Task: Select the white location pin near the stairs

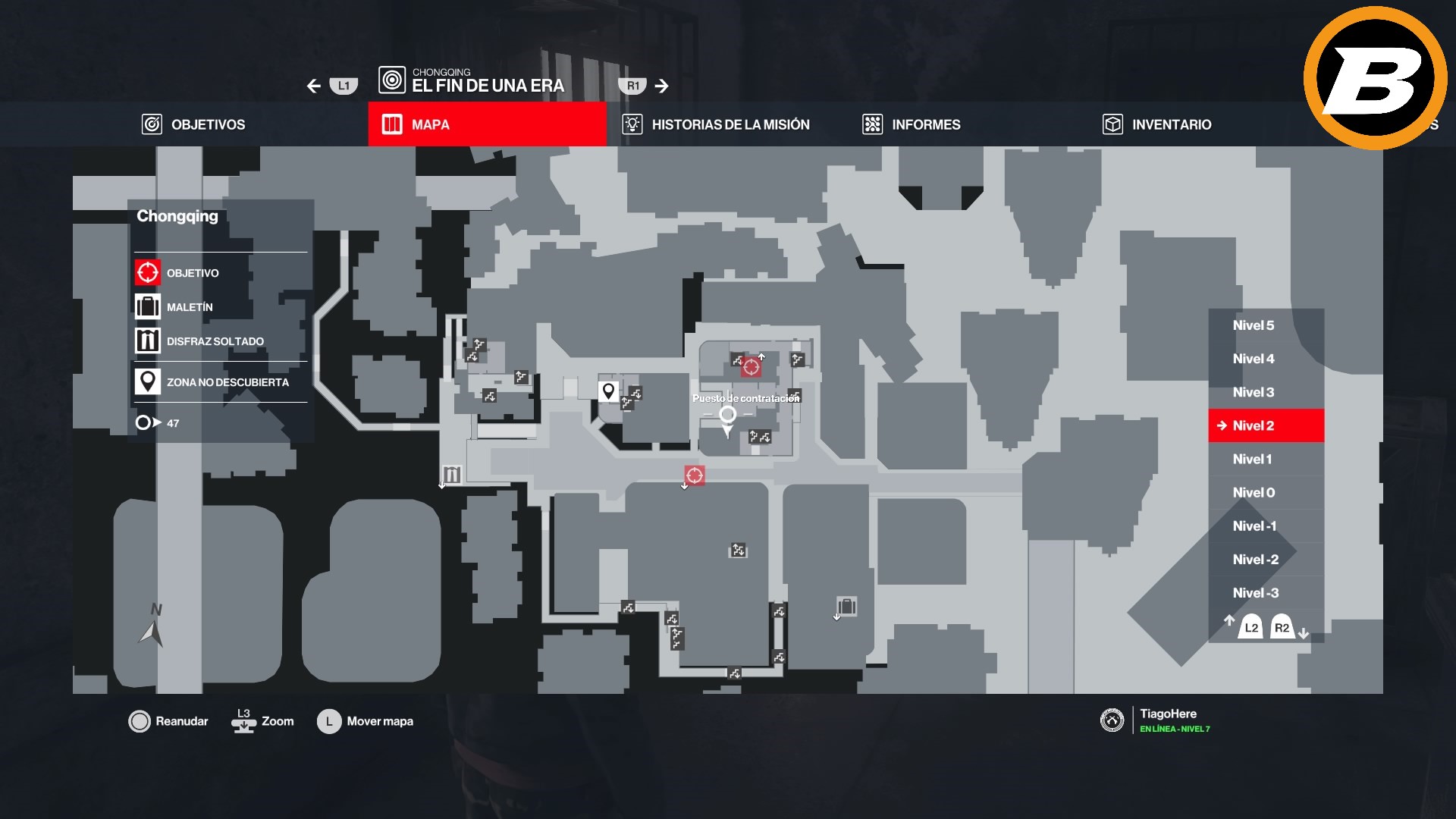Action: point(607,390)
